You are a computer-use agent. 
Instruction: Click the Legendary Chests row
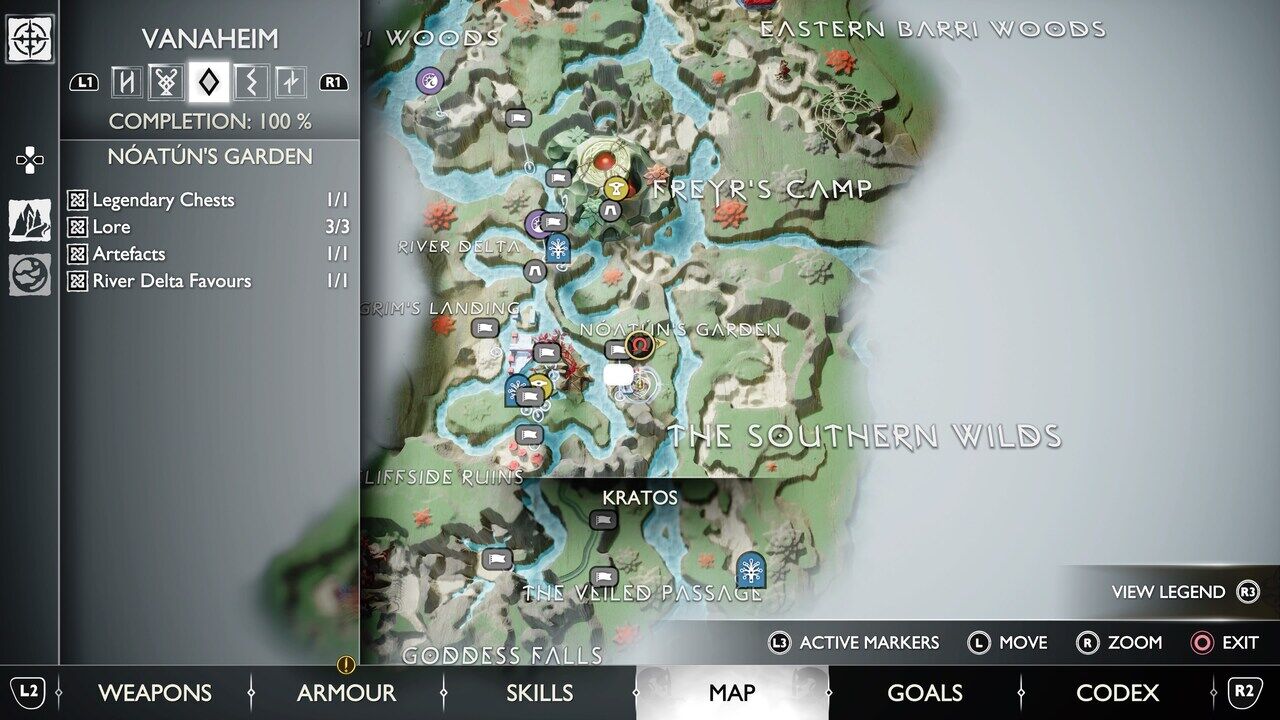coord(208,200)
